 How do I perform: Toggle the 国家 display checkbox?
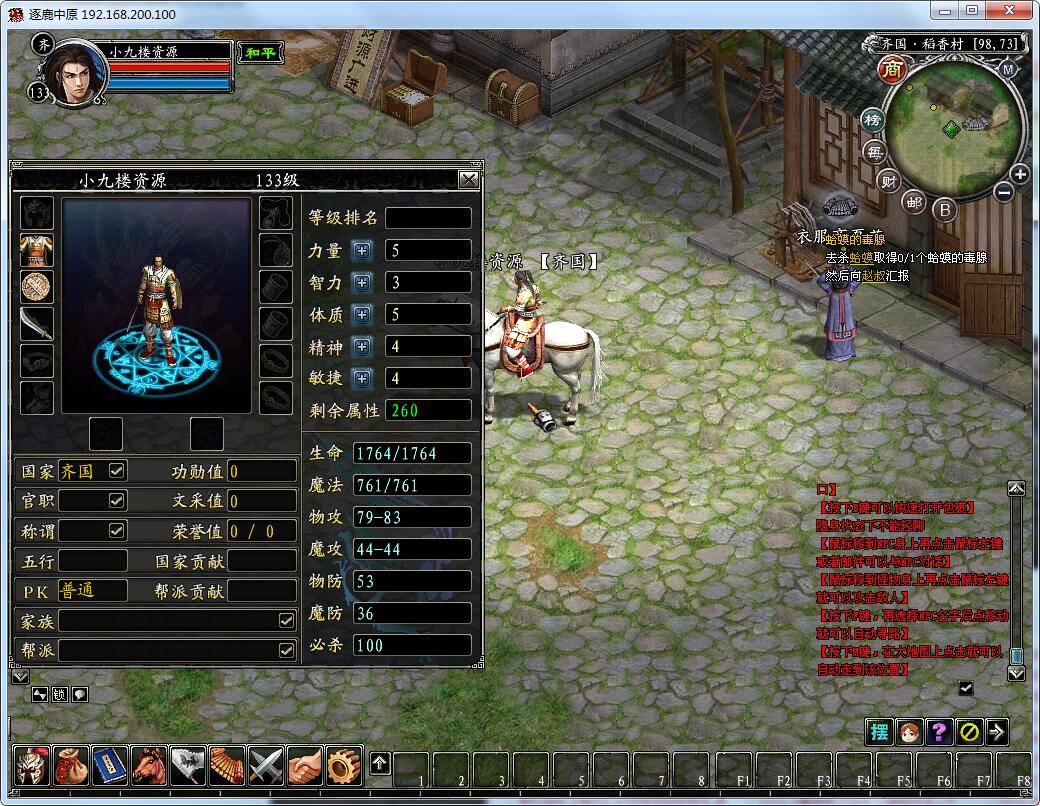(x=117, y=470)
